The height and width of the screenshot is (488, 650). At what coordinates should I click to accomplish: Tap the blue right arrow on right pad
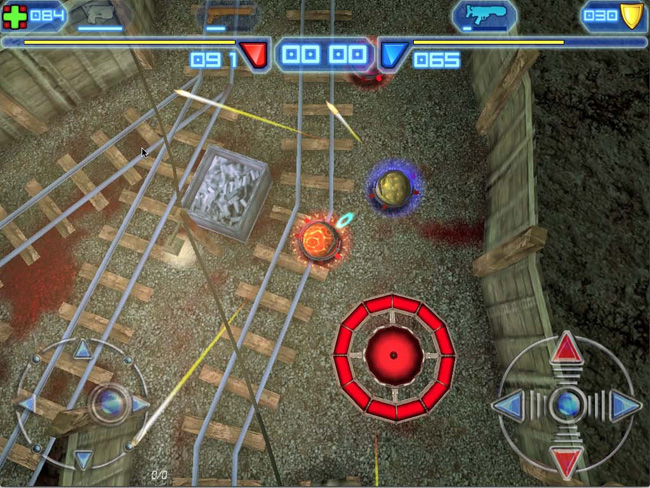click(626, 405)
